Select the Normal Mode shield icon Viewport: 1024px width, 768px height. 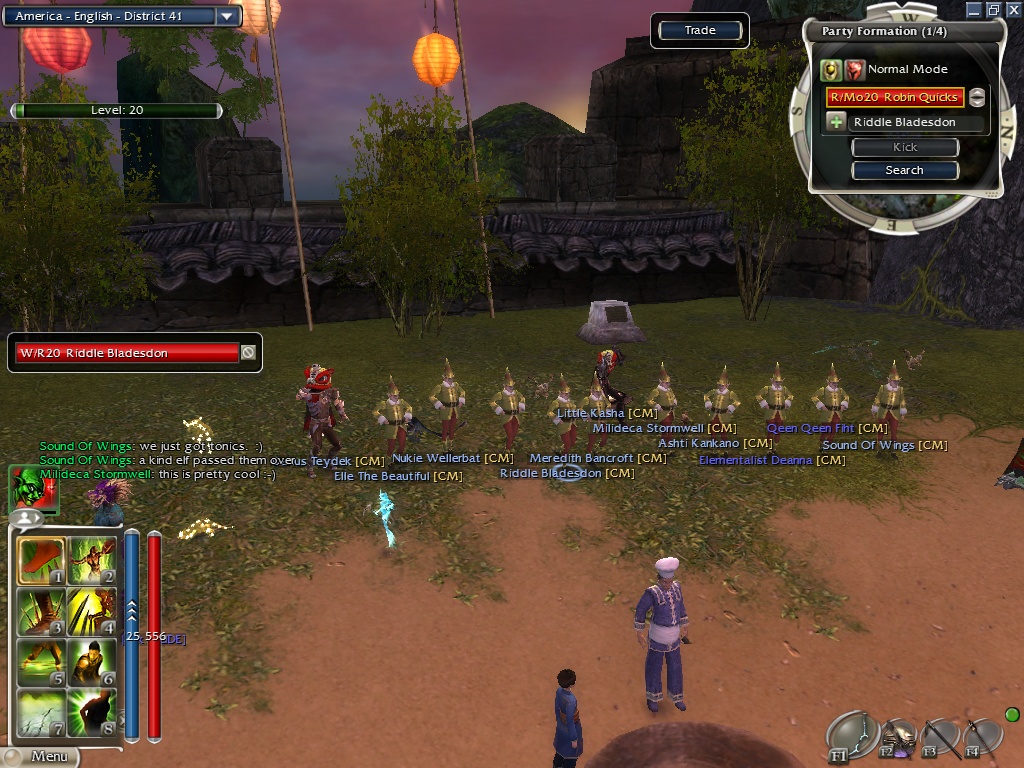[x=830, y=70]
